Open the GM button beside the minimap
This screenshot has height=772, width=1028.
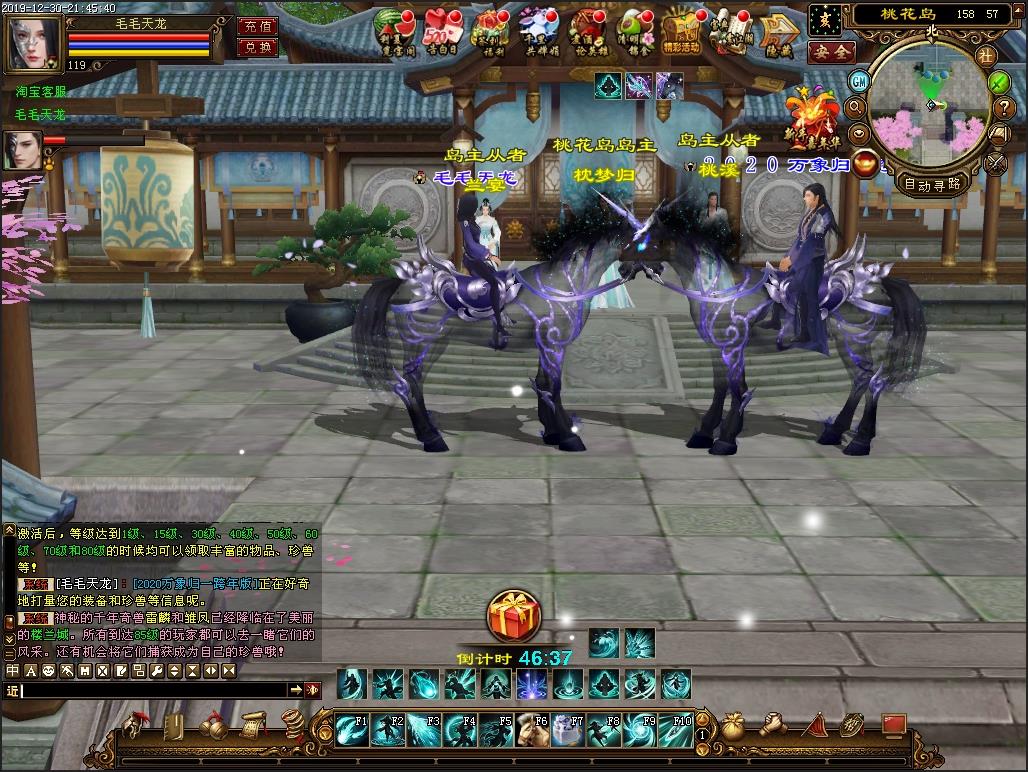(858, 81)
